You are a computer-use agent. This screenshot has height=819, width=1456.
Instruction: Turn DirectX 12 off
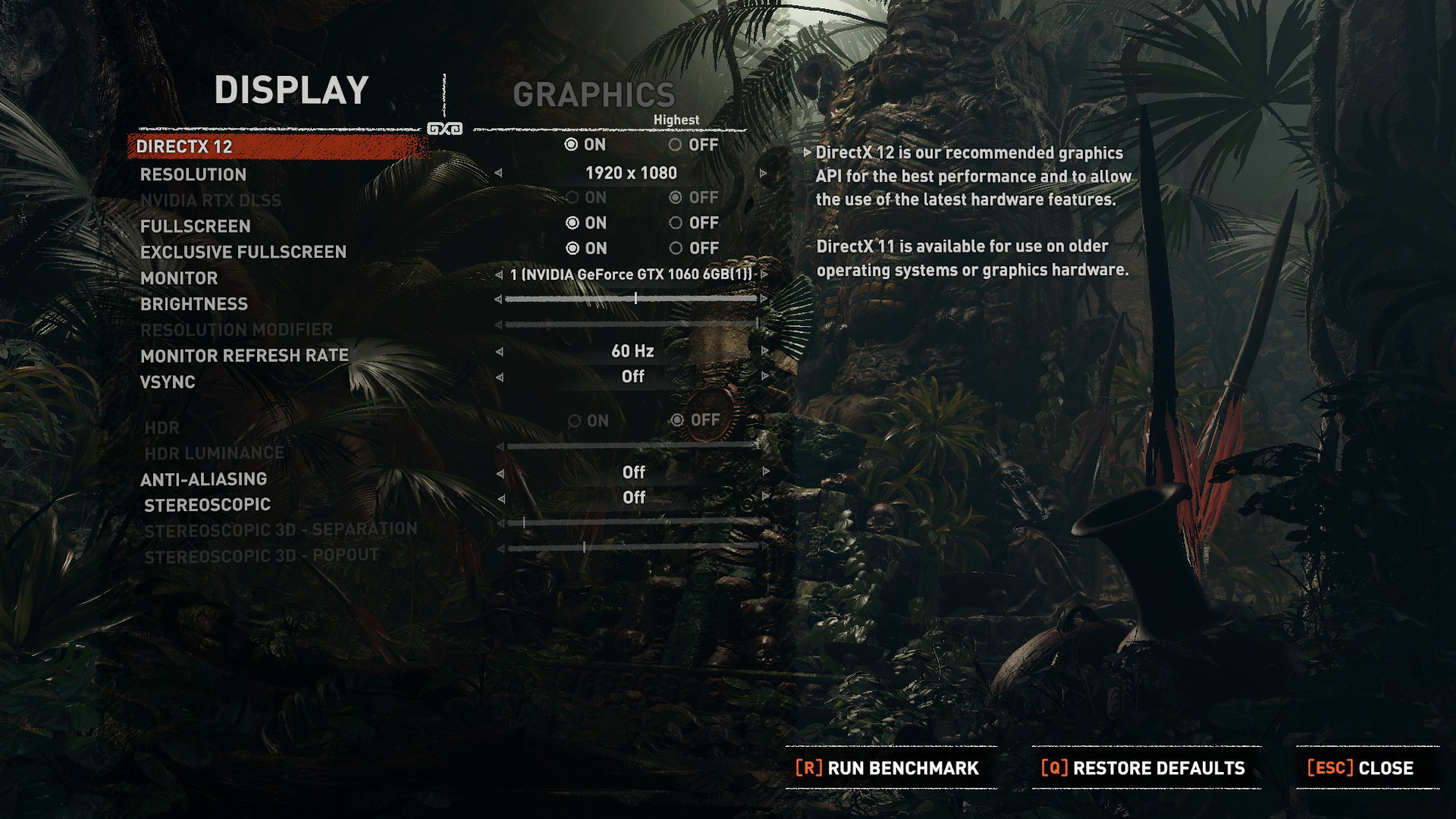coord(675,145)
